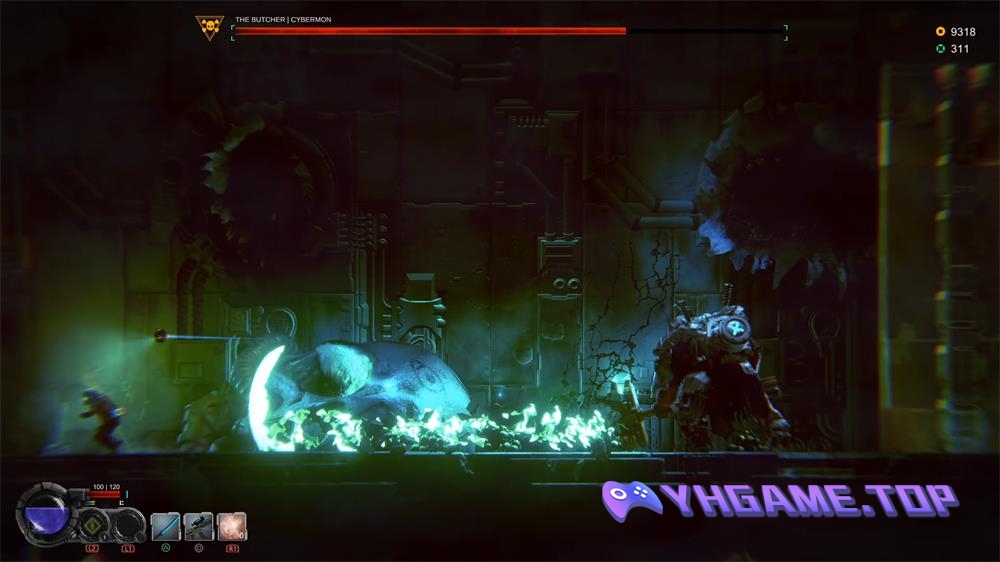Image resolution: width=1000 pixels, height=562 pixels.
Task: Click the empty round ability socket
Action: (128, 524)
